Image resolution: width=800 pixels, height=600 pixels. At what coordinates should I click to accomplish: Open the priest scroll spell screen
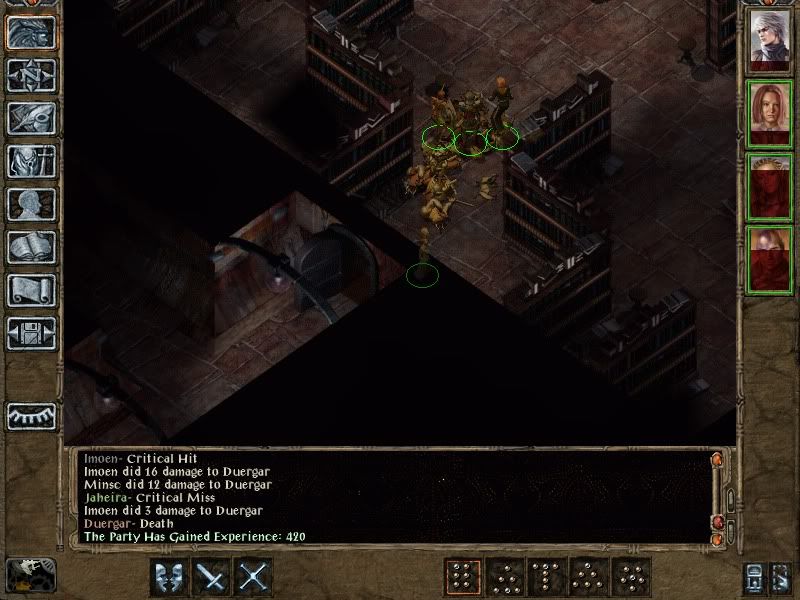(31, 290)
